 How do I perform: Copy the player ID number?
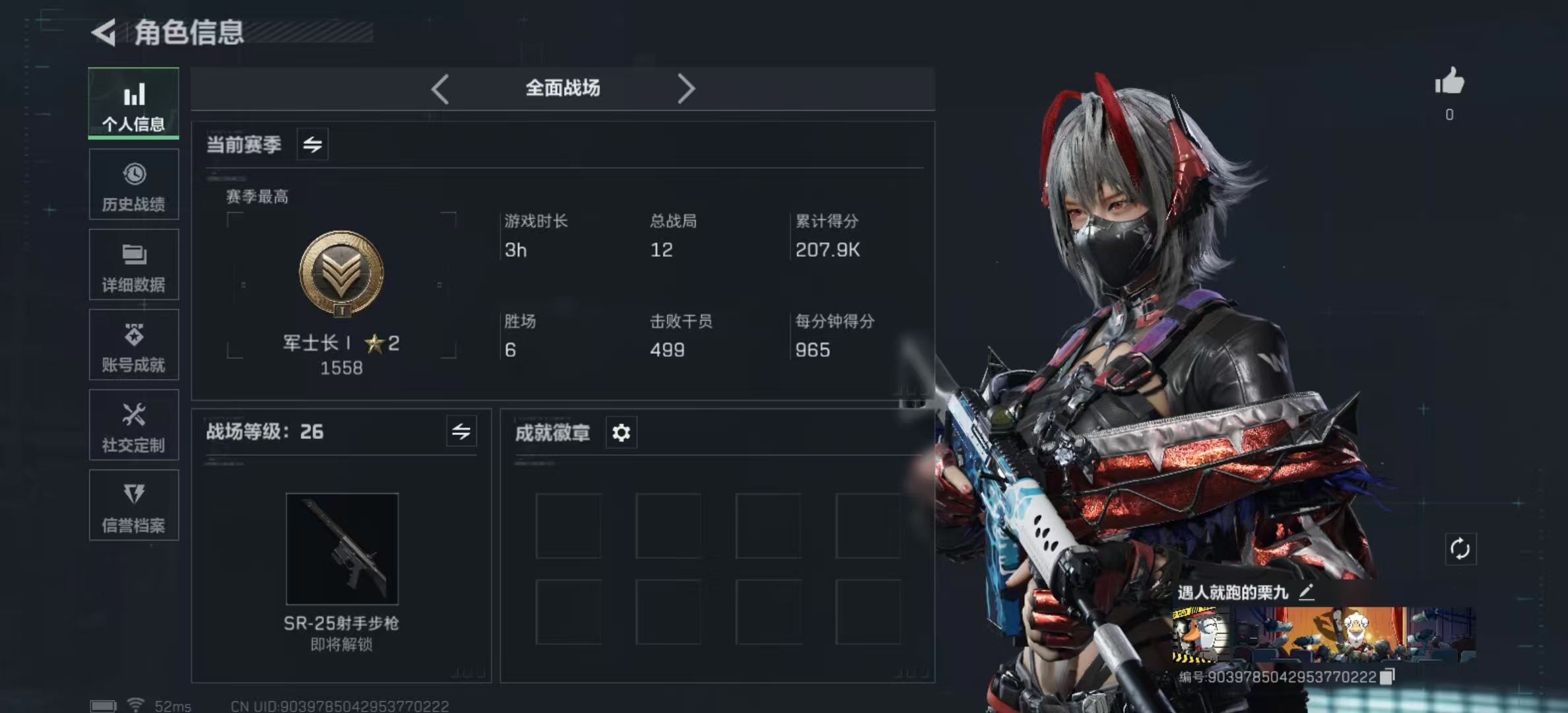(x=1388, y=677)
